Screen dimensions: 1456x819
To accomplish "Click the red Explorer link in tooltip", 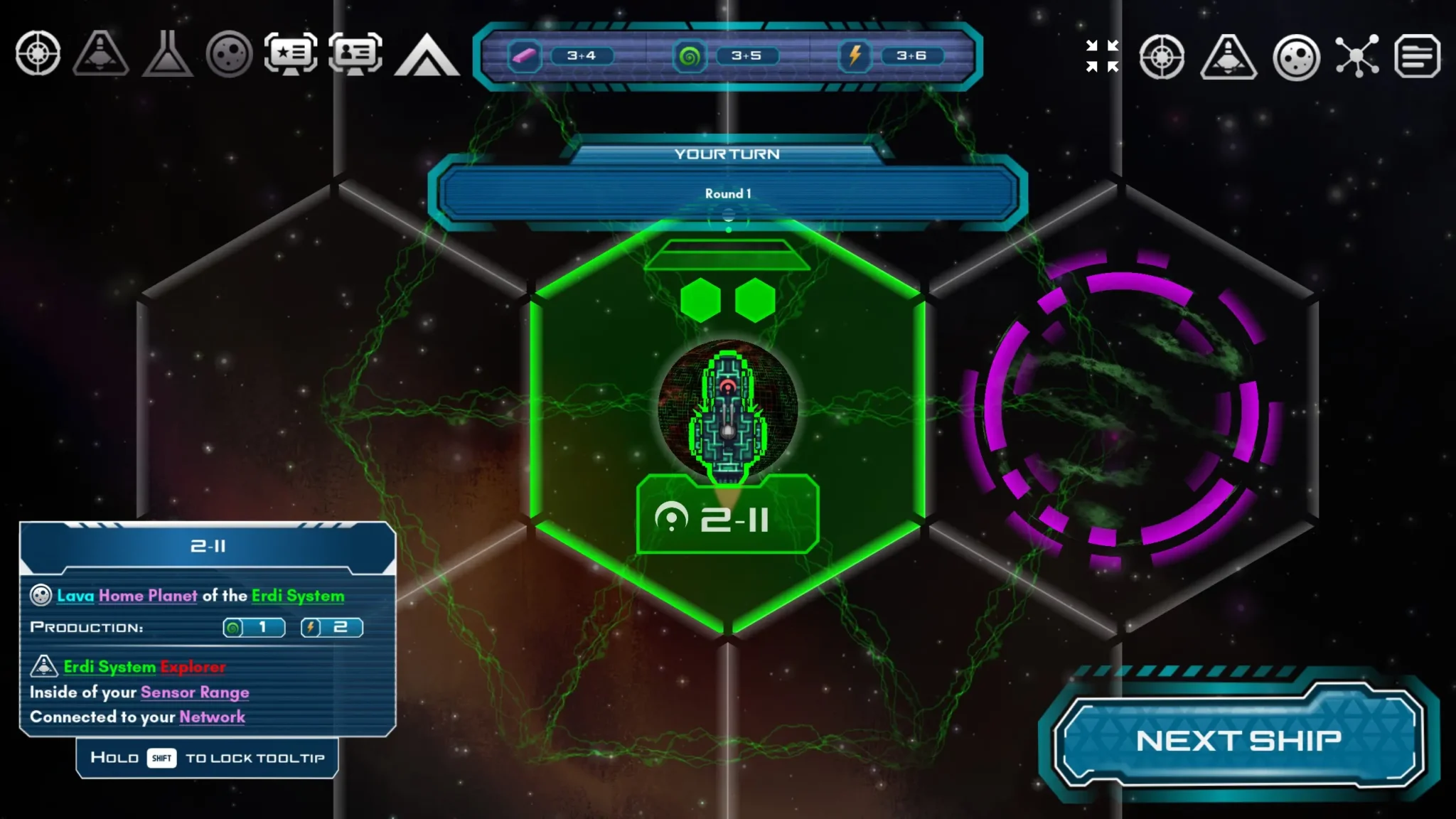I will click(193, 667).
